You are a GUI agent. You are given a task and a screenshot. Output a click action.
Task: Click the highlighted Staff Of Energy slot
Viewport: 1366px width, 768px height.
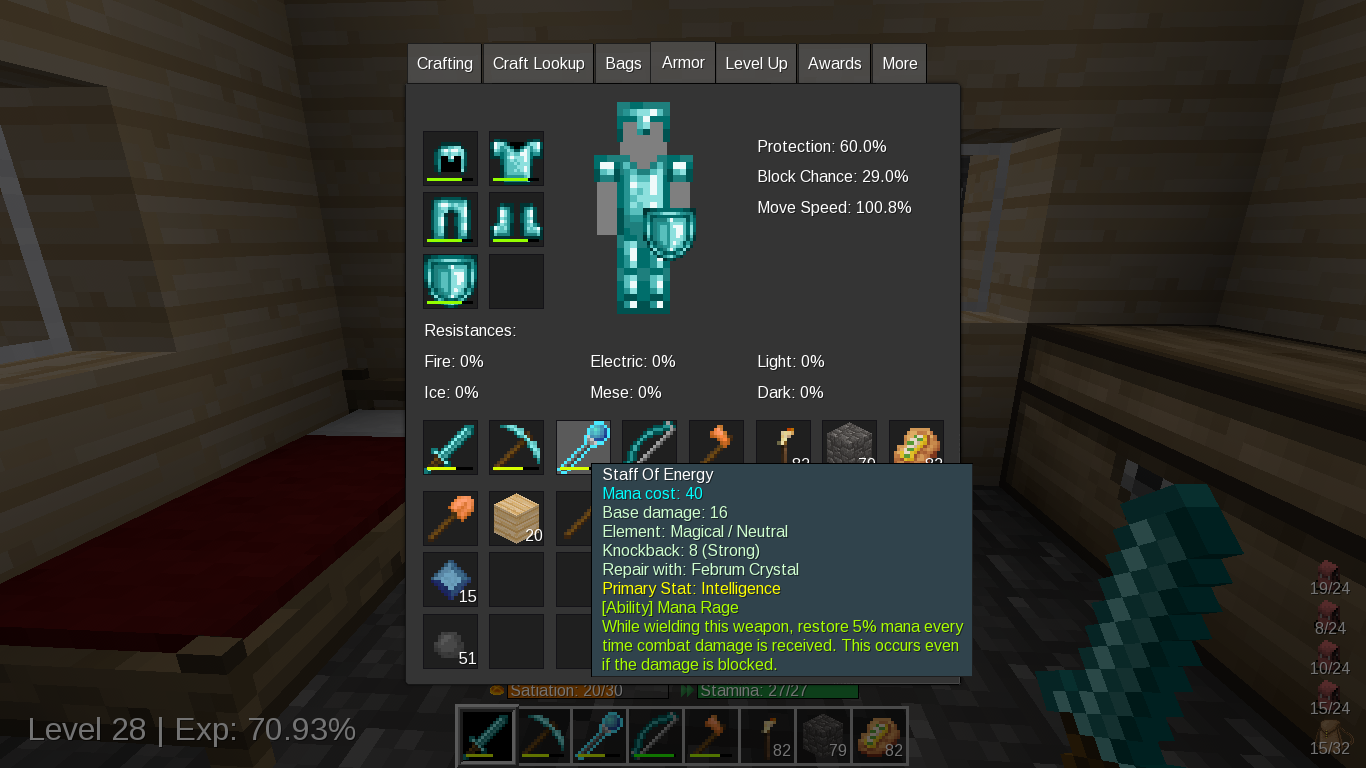[583, 446]
